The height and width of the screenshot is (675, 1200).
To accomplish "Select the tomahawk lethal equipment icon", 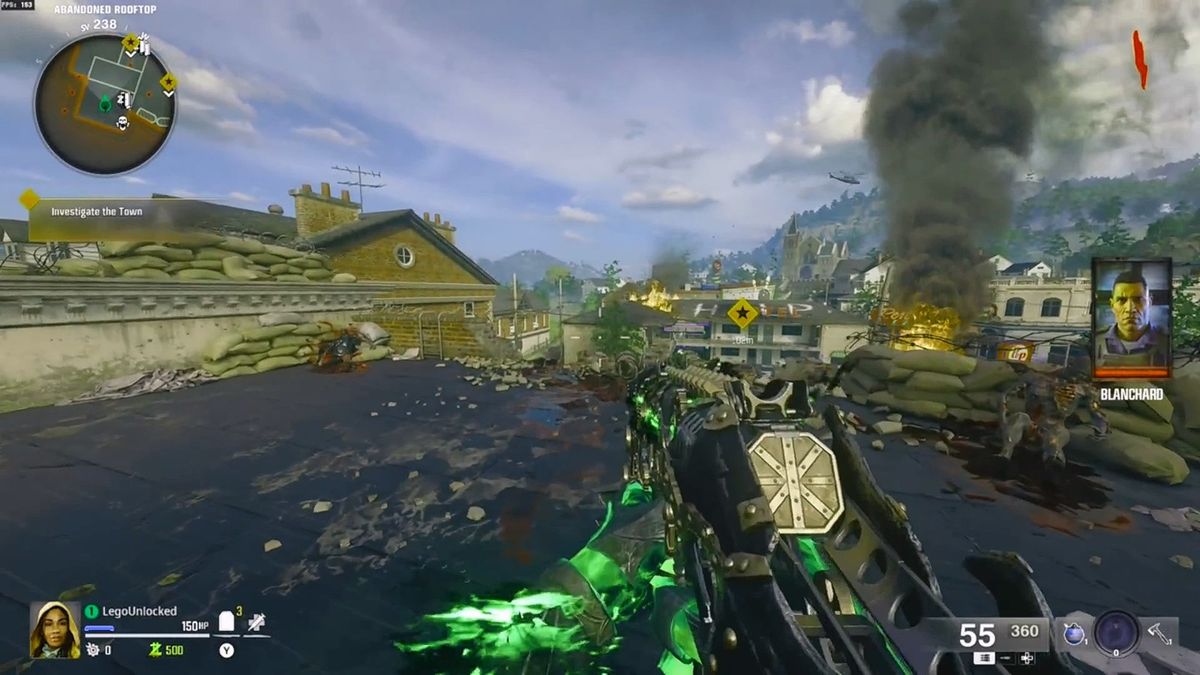I will pyautogui.click(x=1158, y=633).
